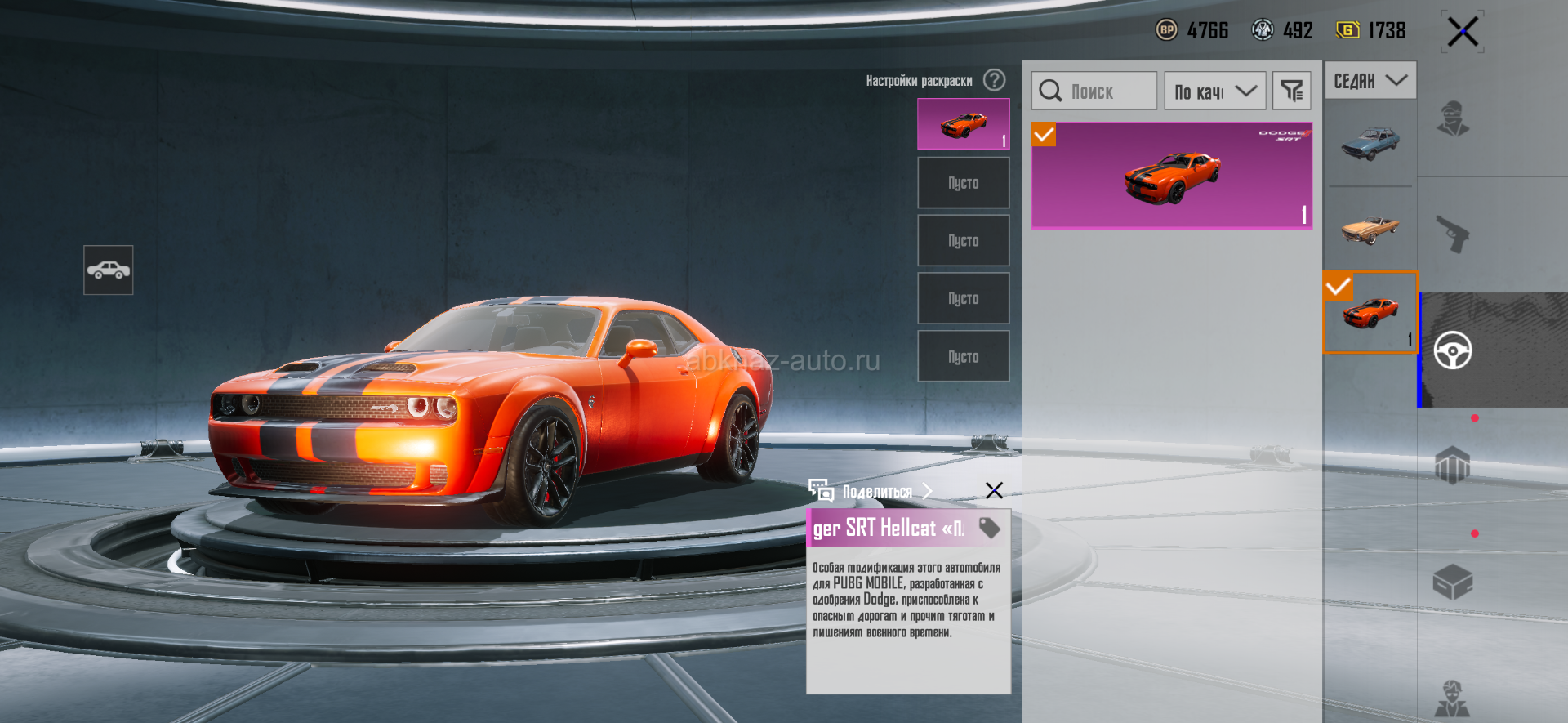Close the garage screen with the X
Screen dimensions: 1568x723
pyautogui.click(x=1462, y=33)
